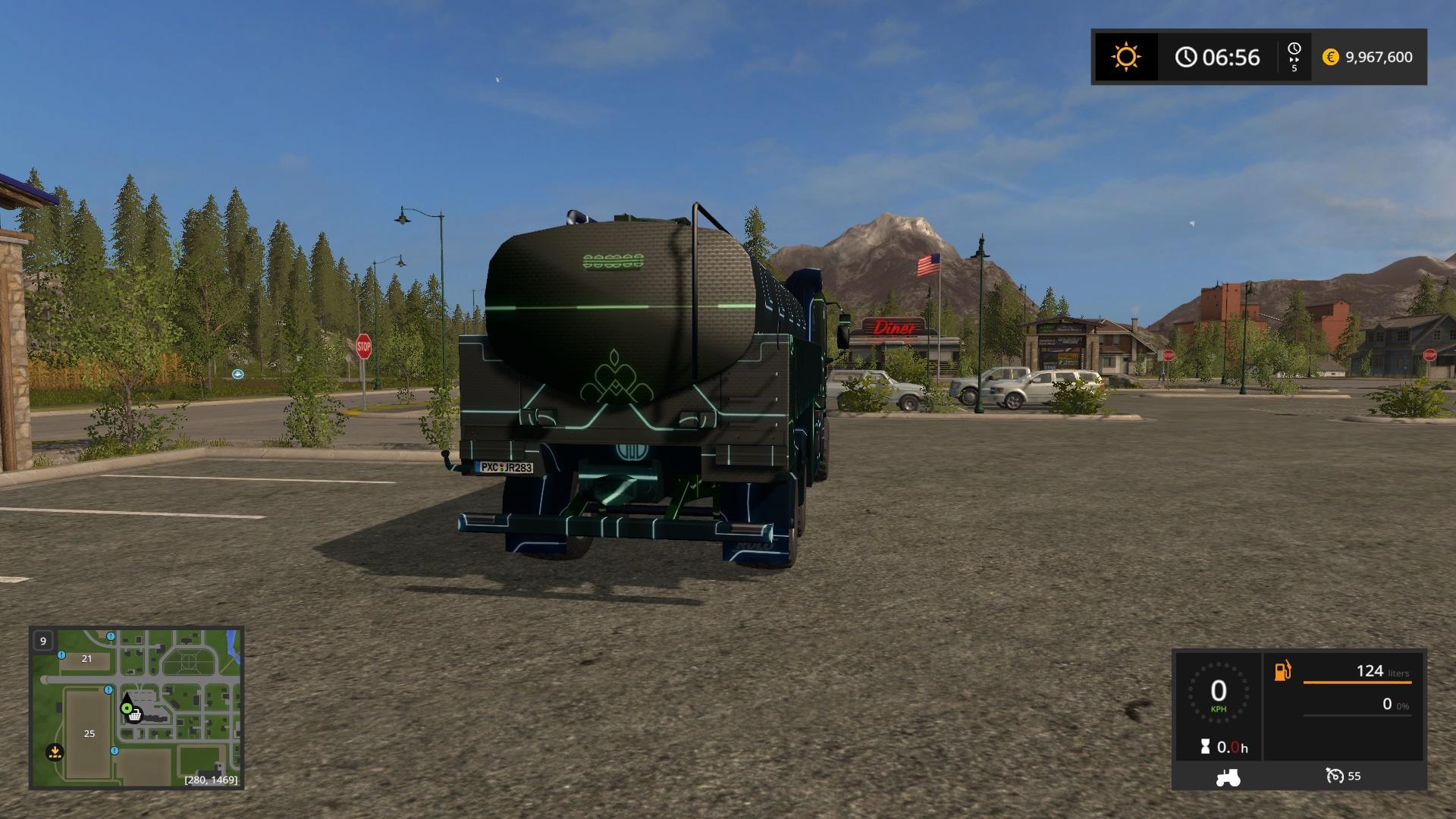This screenshot has height=819, width=1456.
Task: Click the tractor vehicle icon
Action: [1227, 777]
